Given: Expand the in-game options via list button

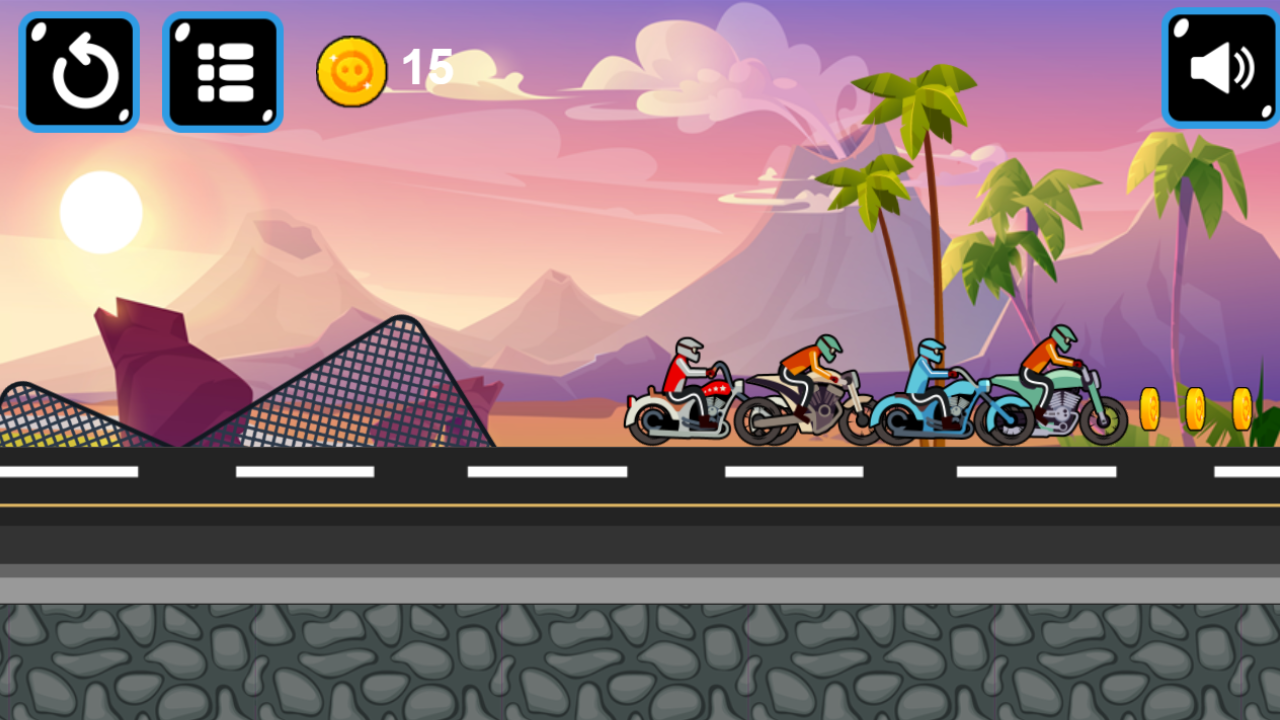Looking at the screenshot, I should pos(222,70).
